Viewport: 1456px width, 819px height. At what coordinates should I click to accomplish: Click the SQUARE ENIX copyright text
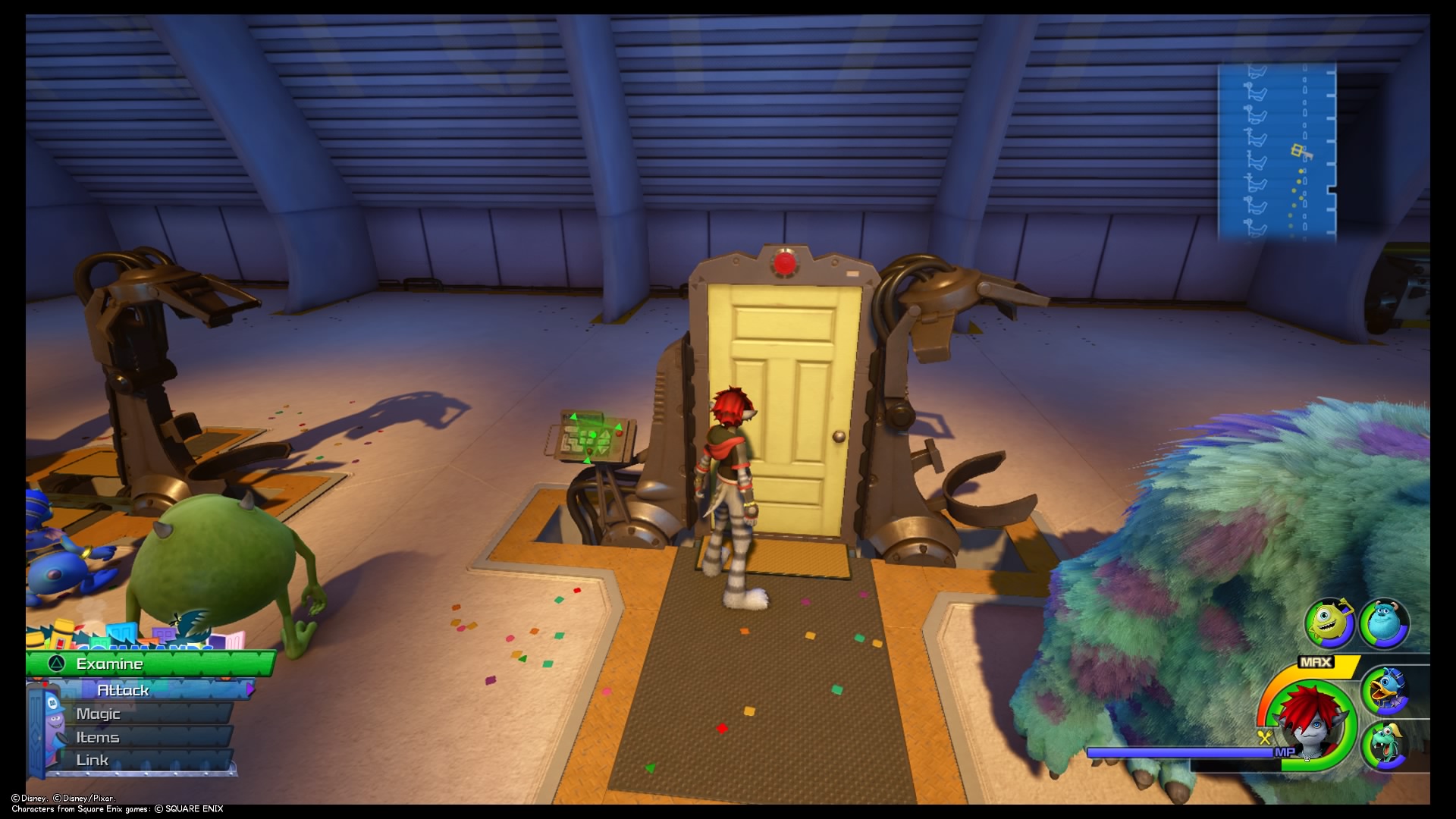186,808
